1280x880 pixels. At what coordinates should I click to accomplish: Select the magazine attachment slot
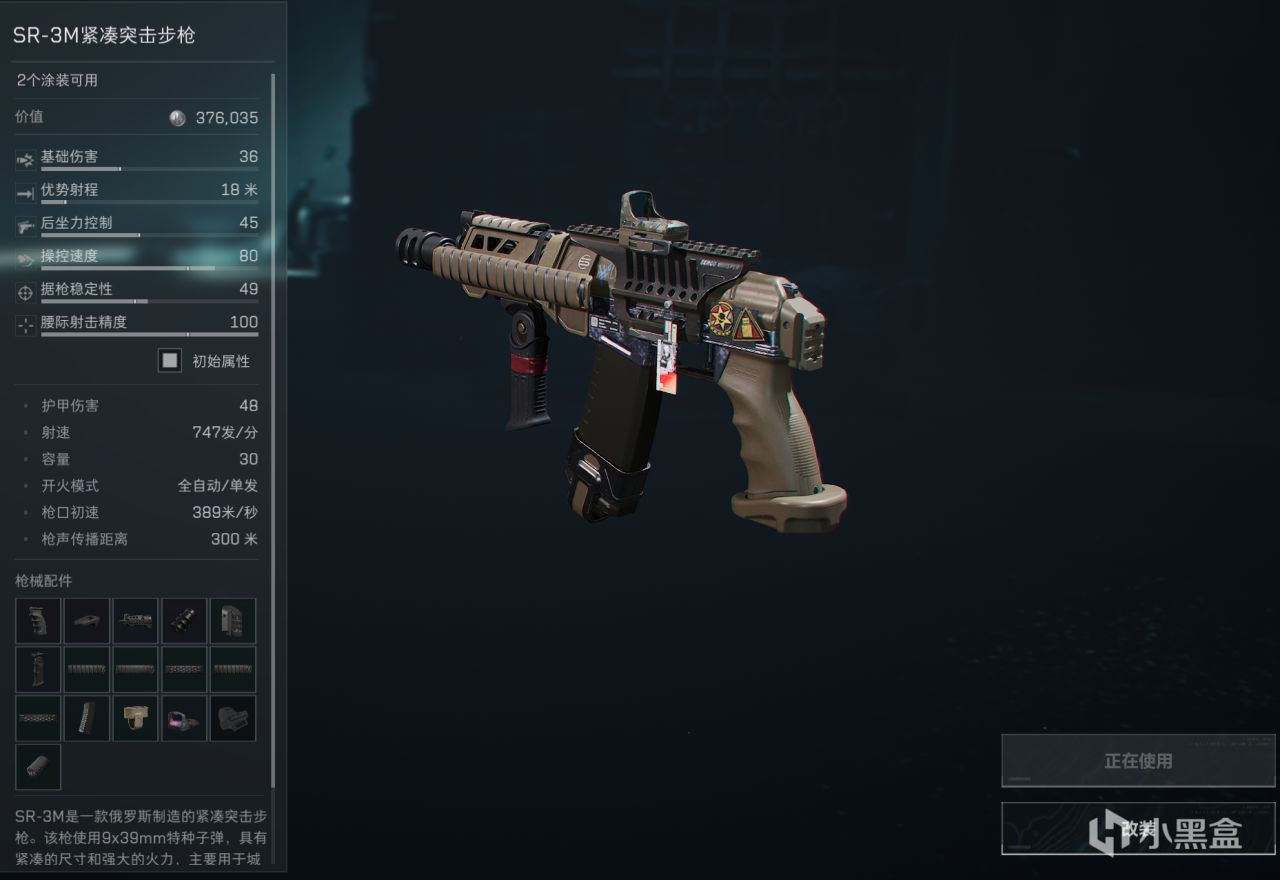87,719
